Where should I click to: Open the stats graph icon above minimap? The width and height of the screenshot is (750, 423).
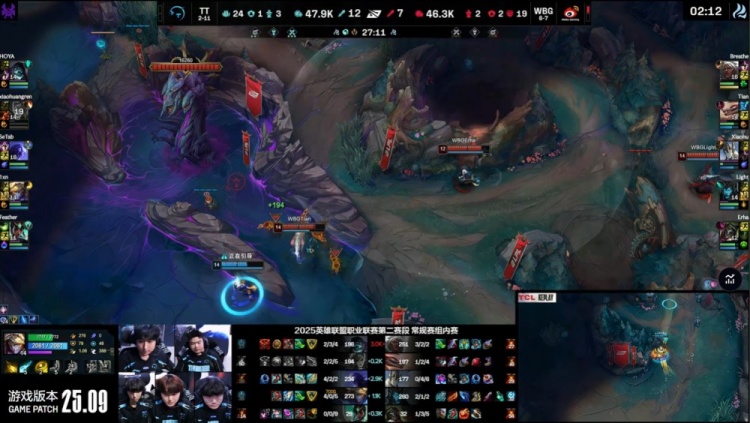coord(733,278)
